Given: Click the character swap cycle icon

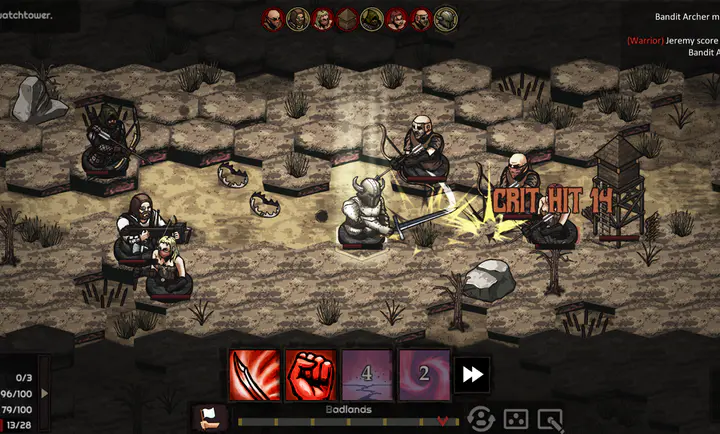Looking at the screenshot, I should pos(481,419).
